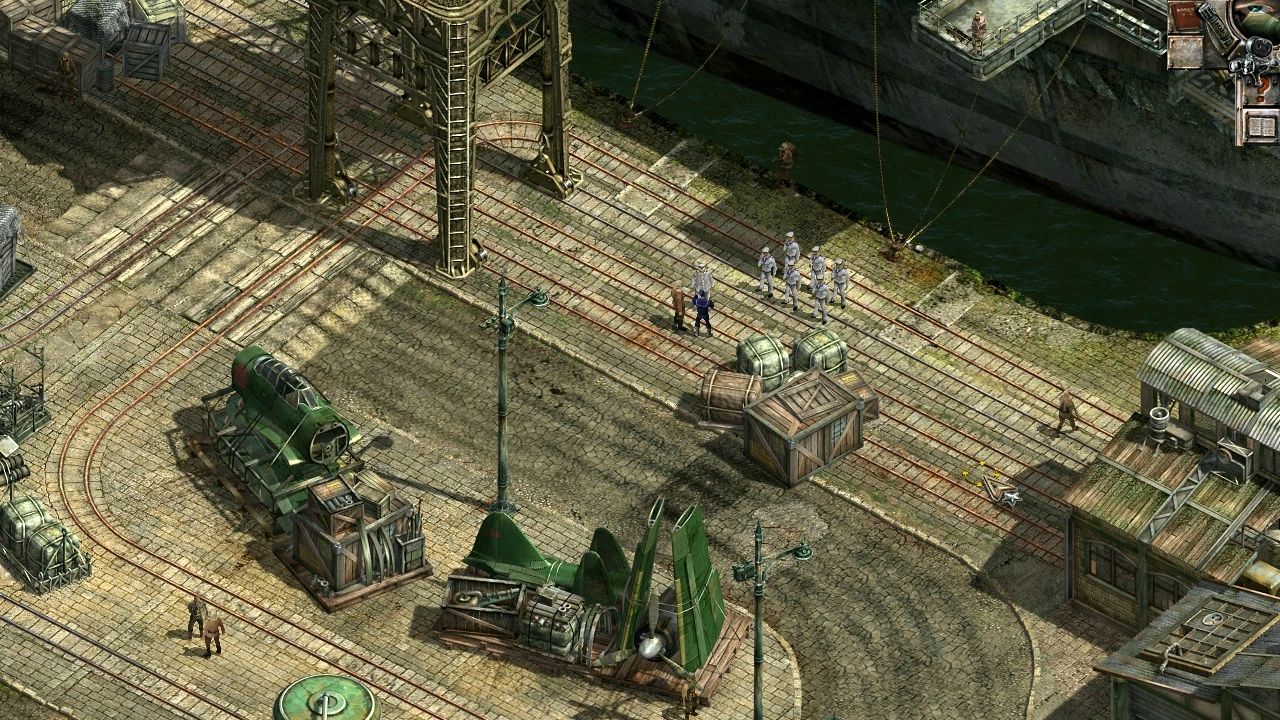Open the open-book objectives button
1280x720 pixels.
(x=1260, y=127)
